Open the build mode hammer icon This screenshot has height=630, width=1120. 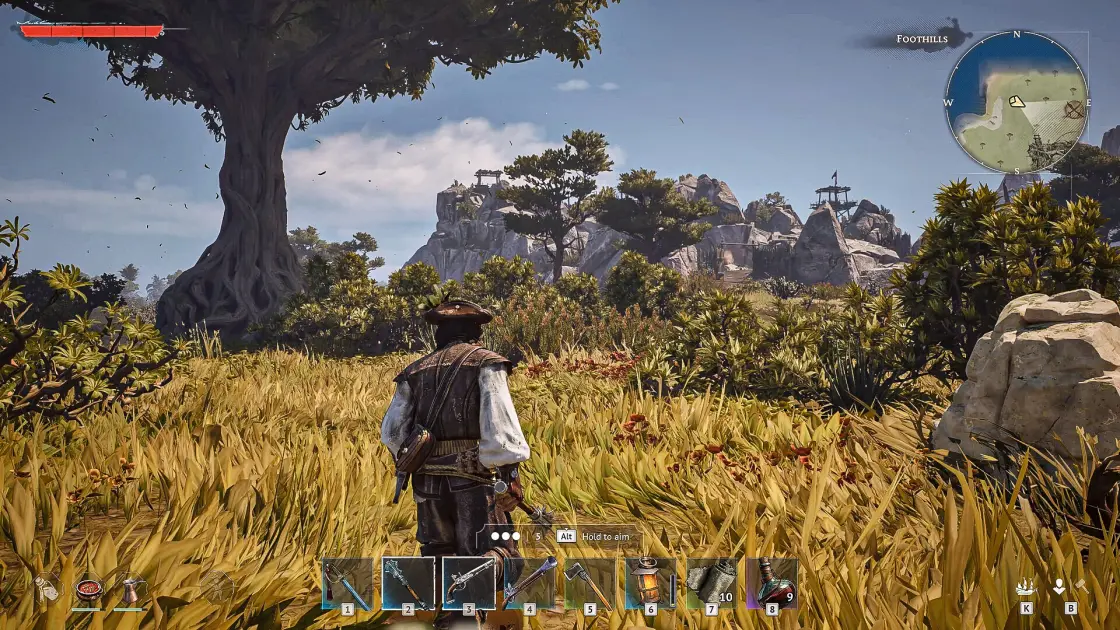coord(1067,588)
